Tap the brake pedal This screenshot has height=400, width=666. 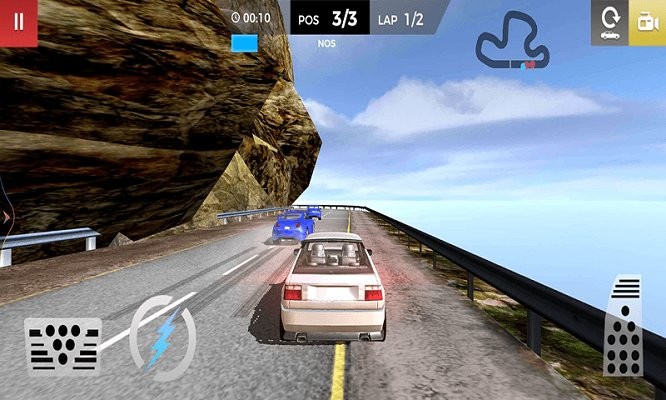[62, 345]
